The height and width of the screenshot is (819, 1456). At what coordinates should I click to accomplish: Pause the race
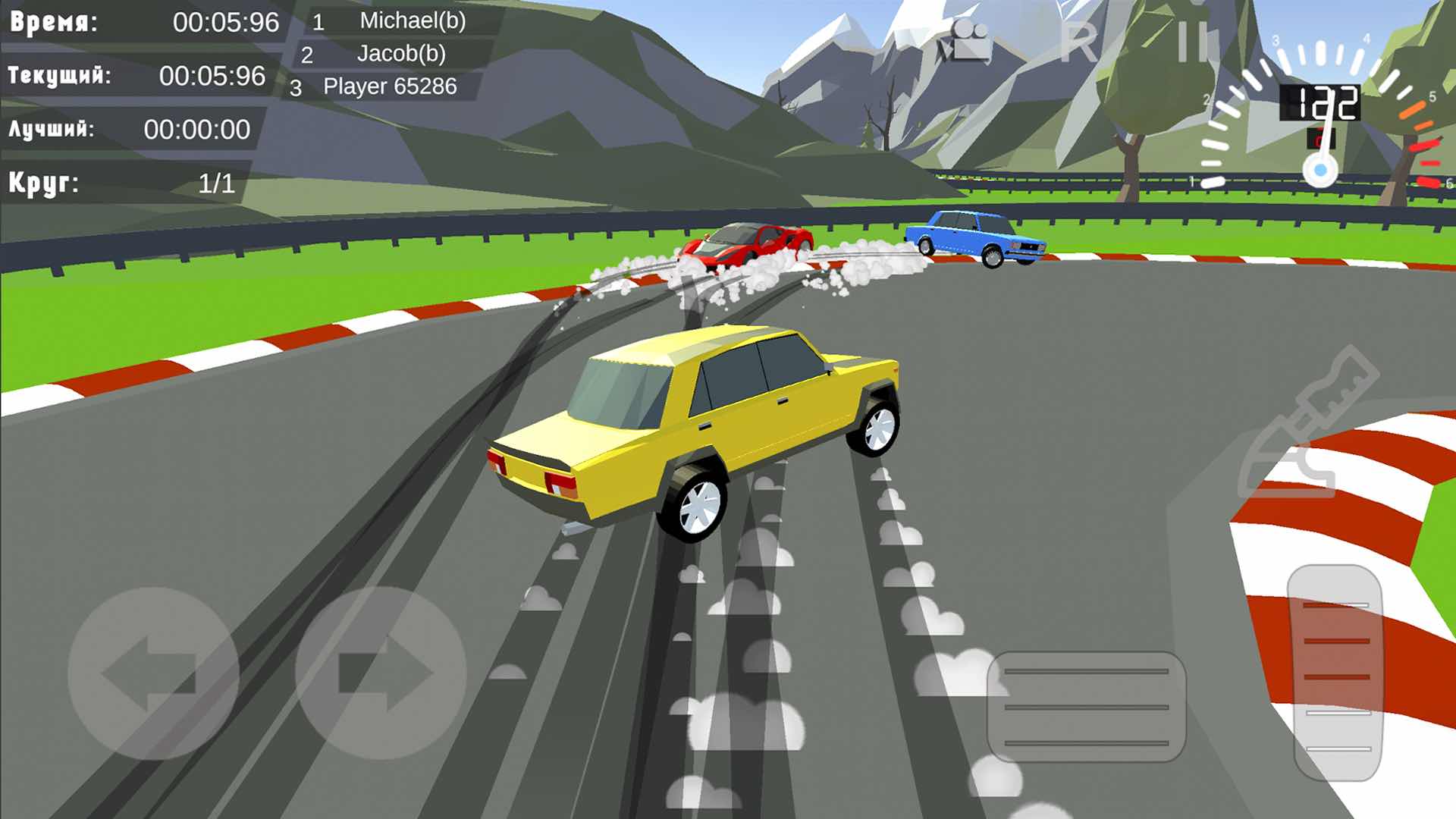[x=1193, y=41]
